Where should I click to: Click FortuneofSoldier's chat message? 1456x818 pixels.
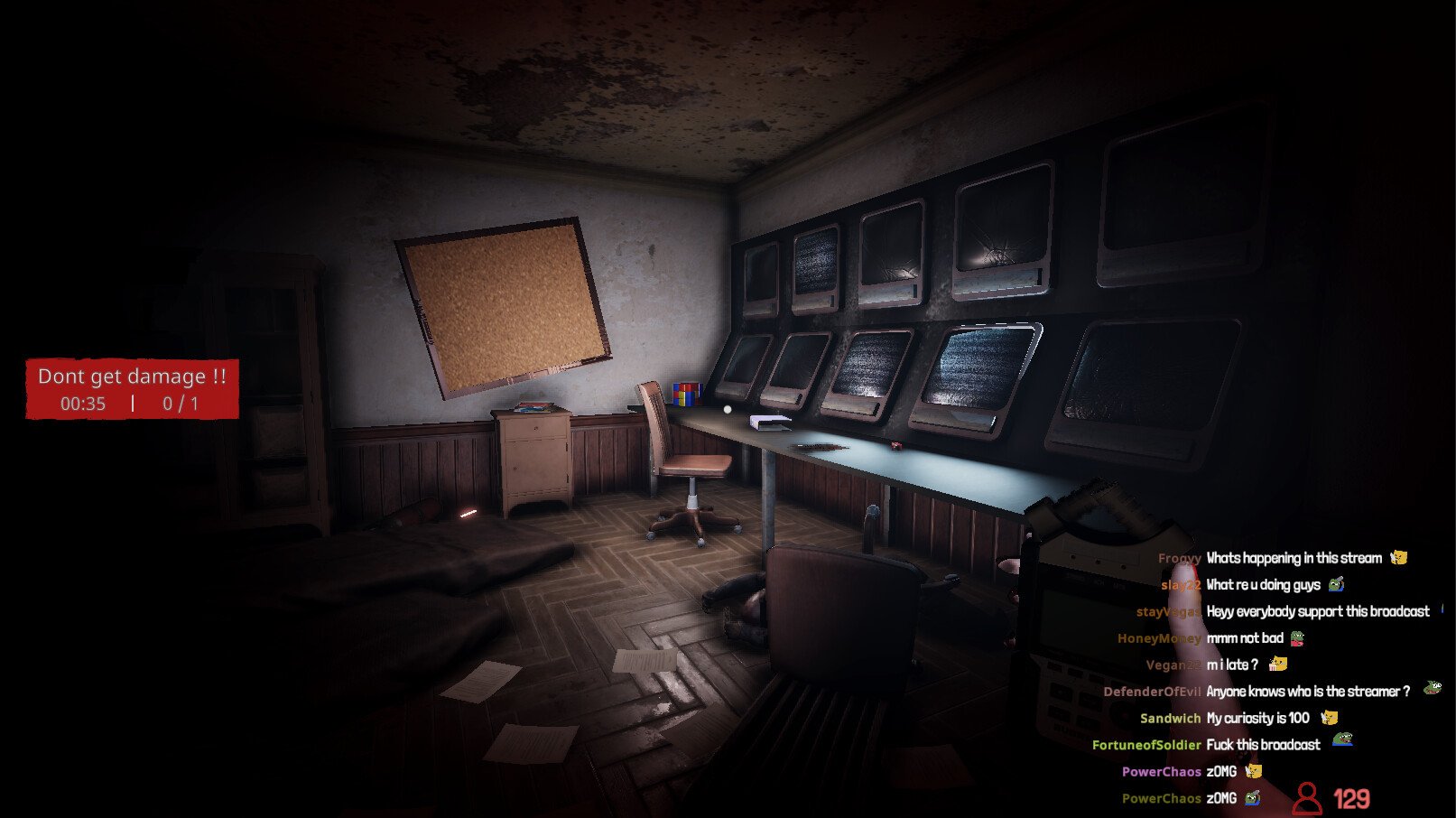[x=1262, y=745]
